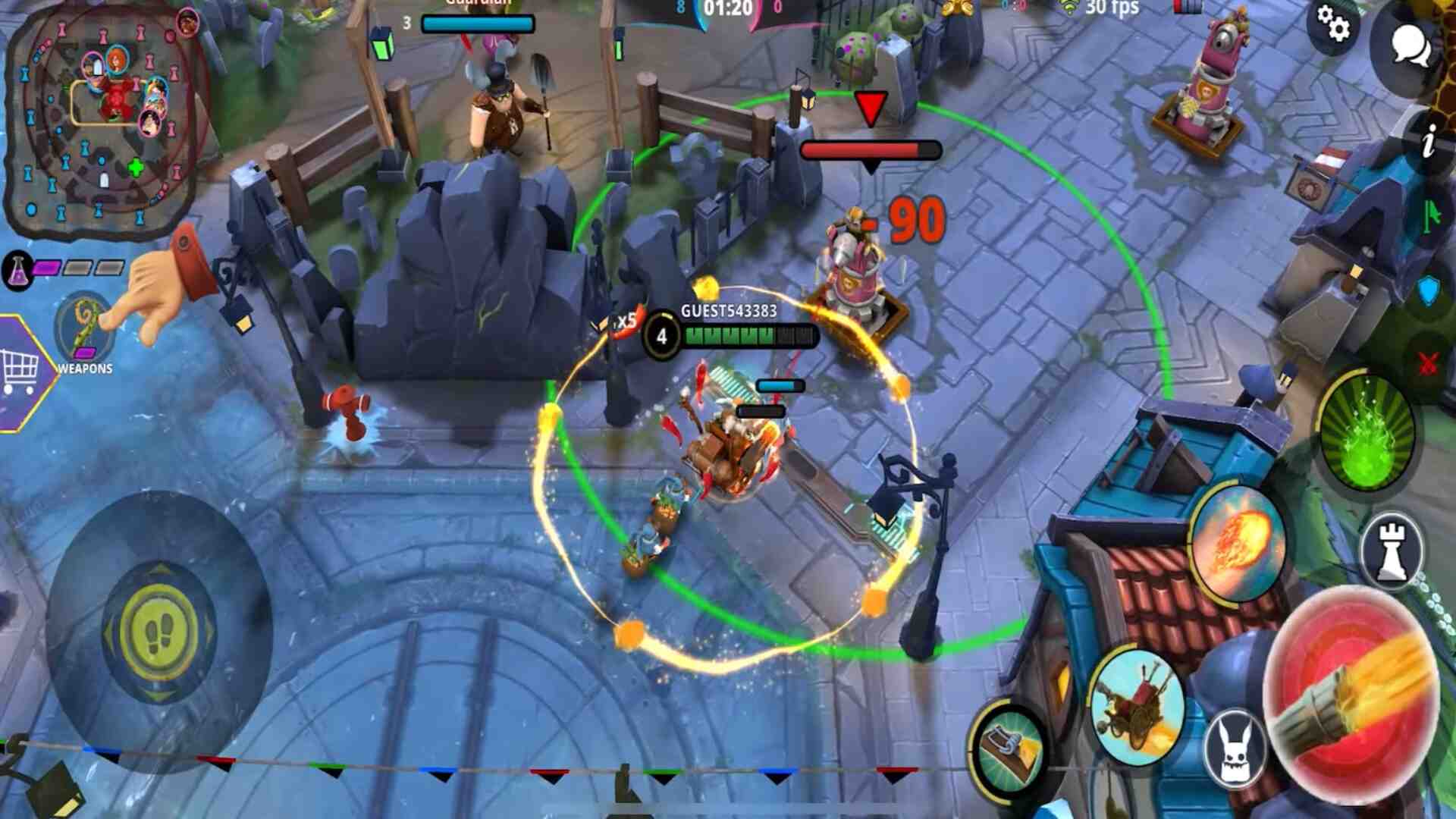Tap the green flag signal icon
This screenshot has height=819, width=1456.
coord(1431,216)
